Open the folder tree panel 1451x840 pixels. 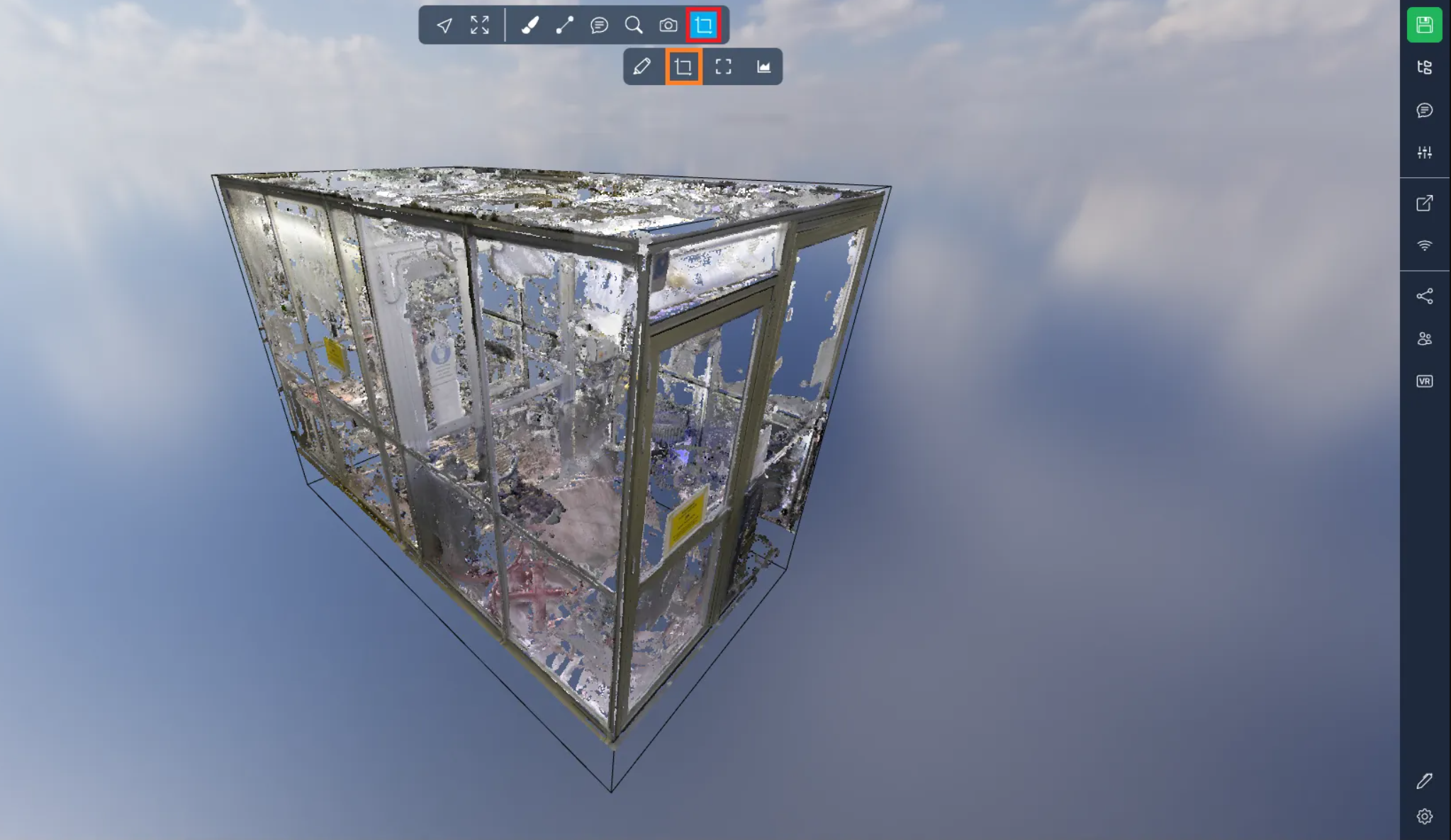1424,67
